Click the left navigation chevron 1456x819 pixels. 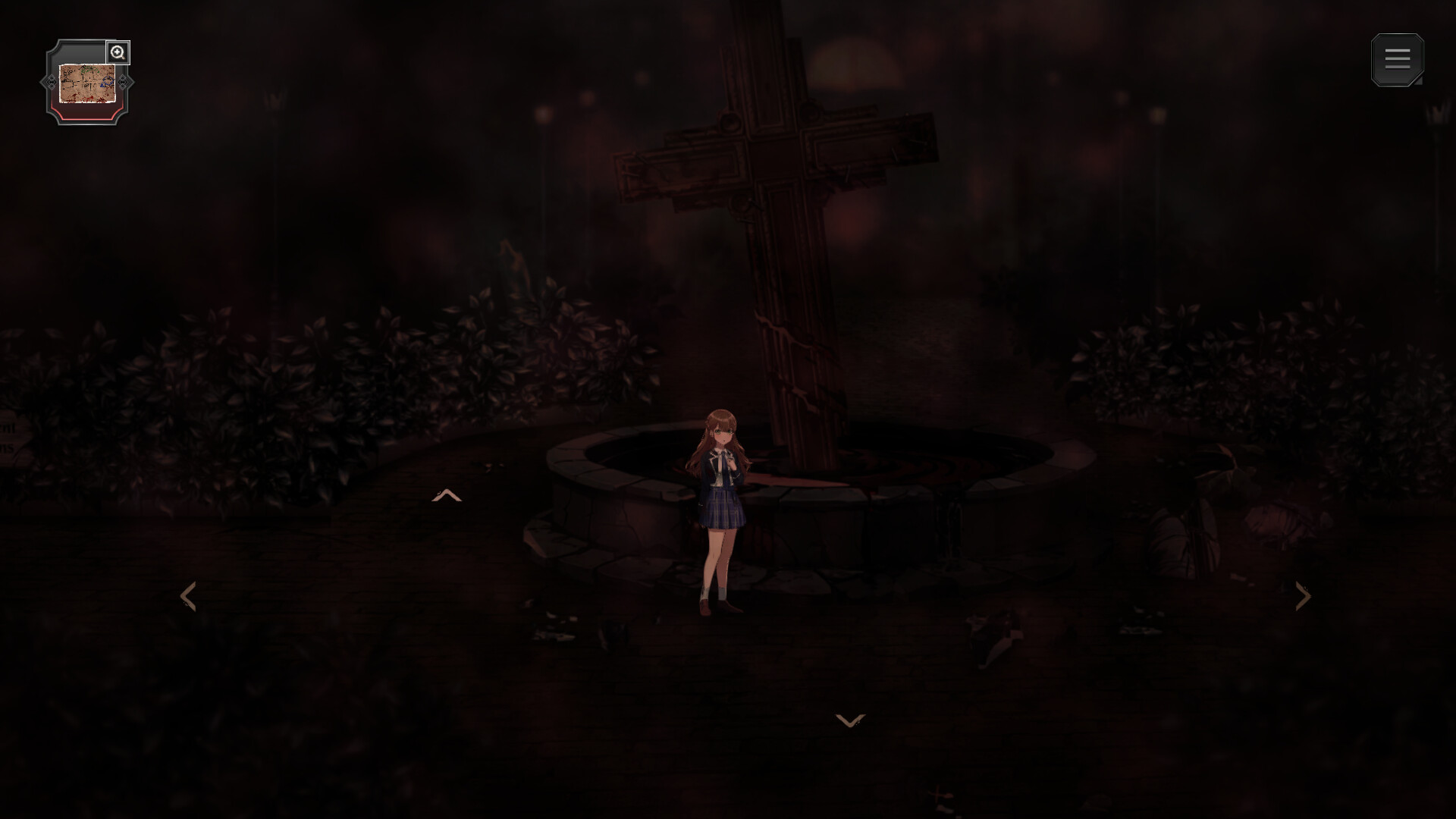click(188, 597)
